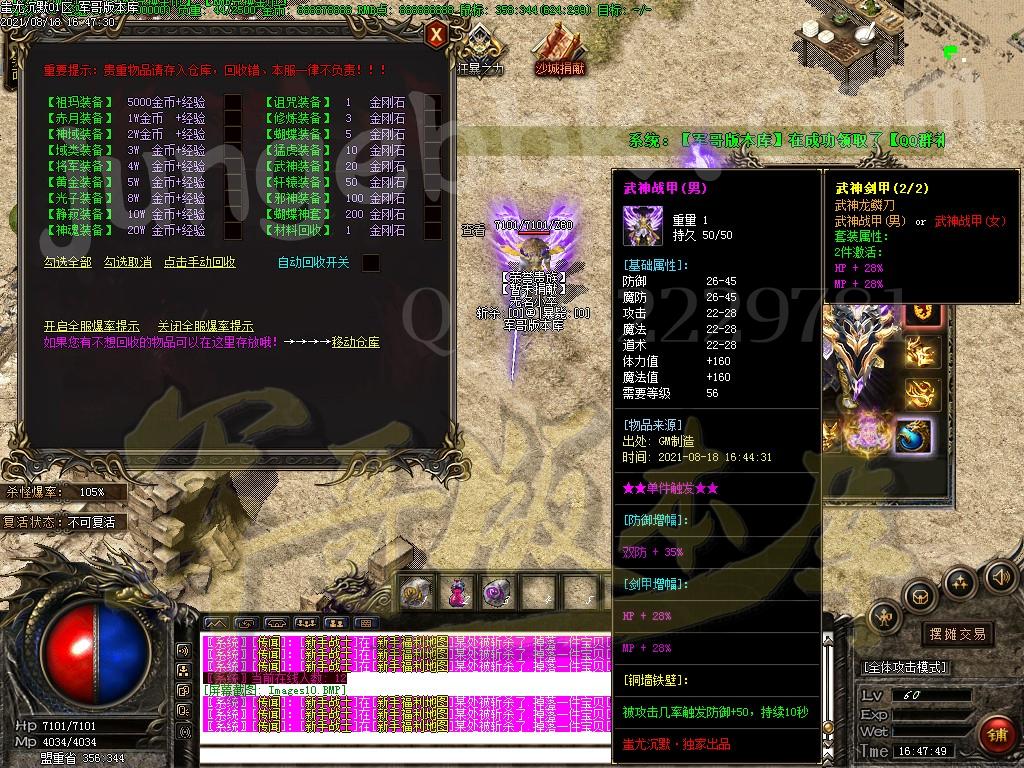Turn on 开启全服爆率提示
This screenshot has width=1024, height=768.
tap(92, 326)
